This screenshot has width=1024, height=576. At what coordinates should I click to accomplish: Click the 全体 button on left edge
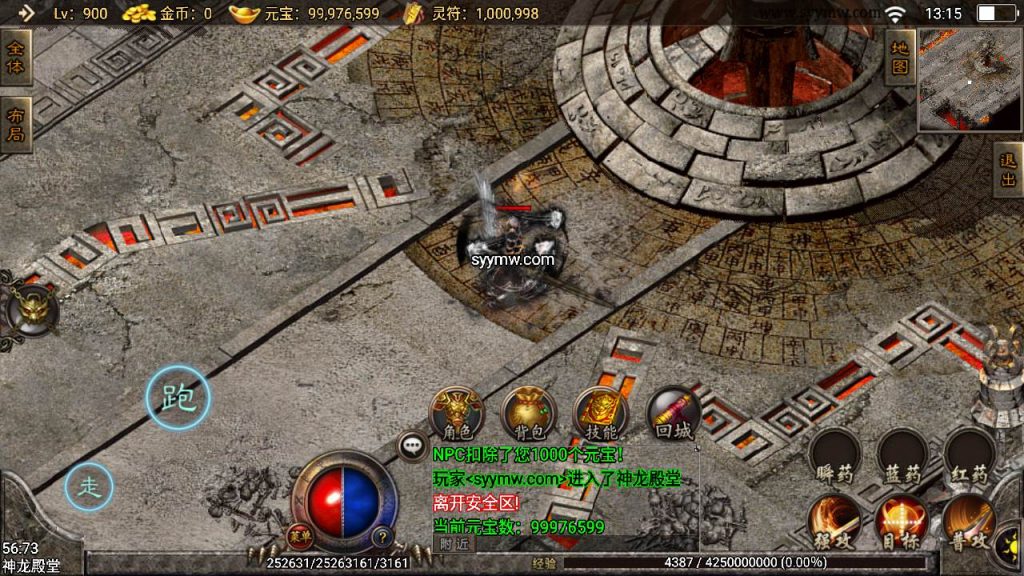pos(16,57)
